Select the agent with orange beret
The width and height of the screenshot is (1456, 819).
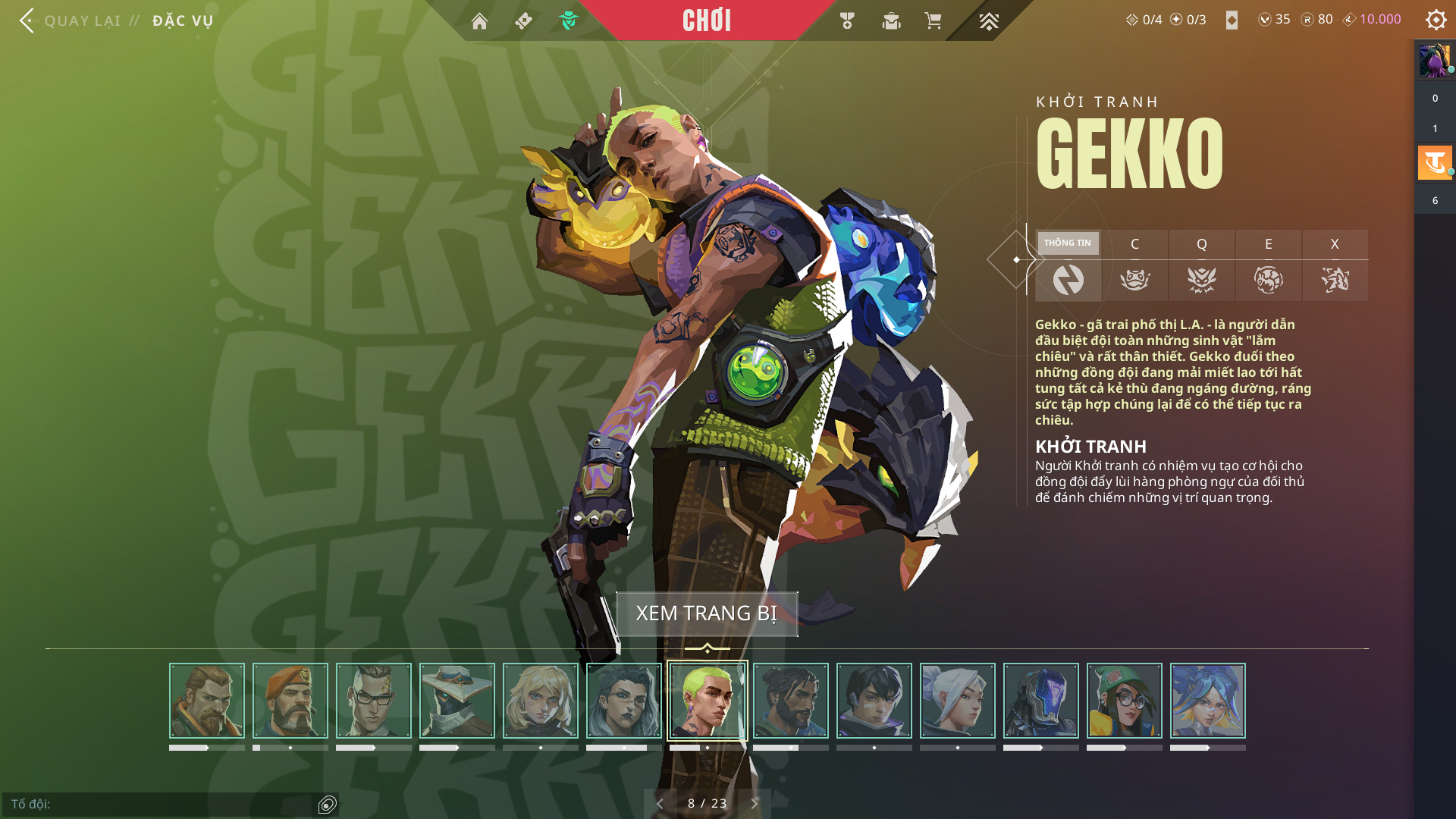coord(290,701)
